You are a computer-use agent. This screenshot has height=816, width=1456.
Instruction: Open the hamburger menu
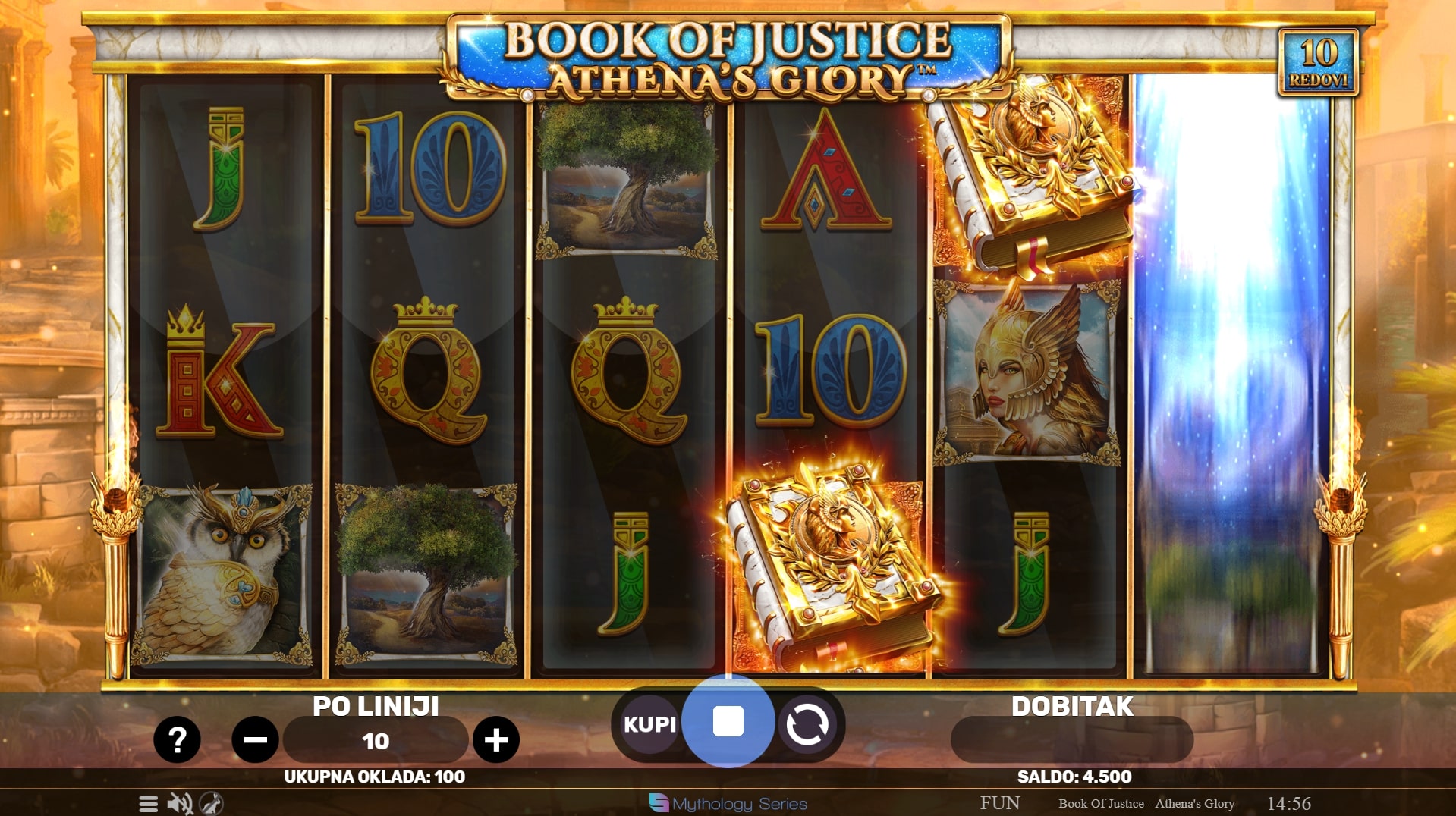click(x=149, y=803)
